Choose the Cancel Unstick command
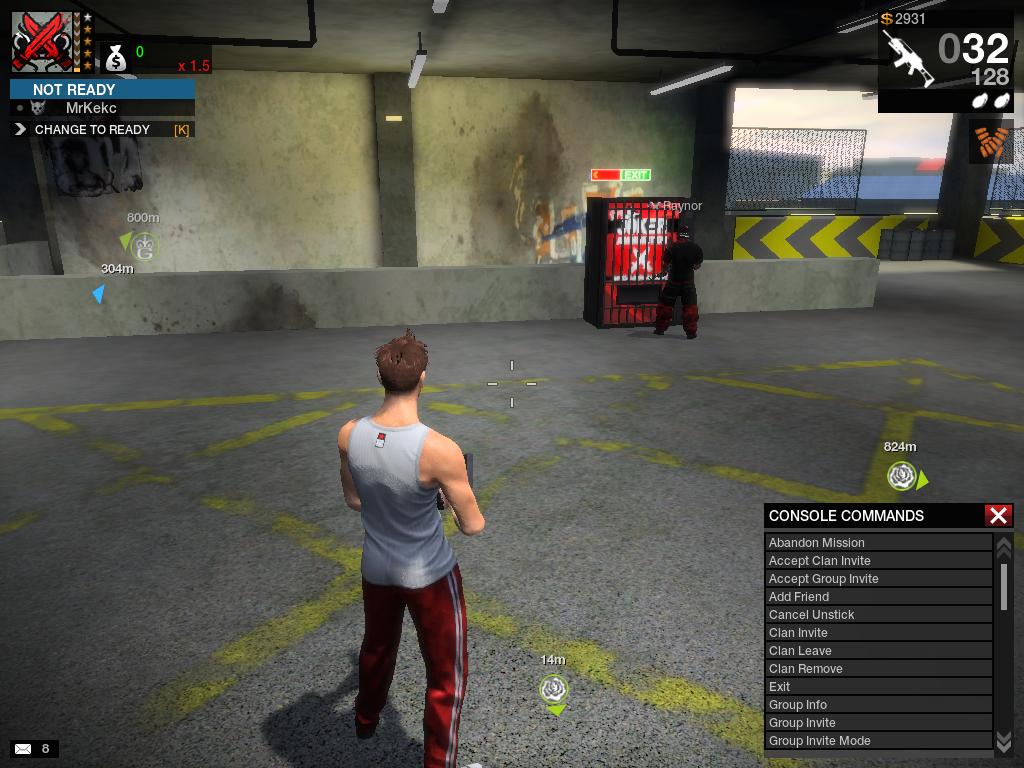 pyautogui.click(x=878, y=615)
